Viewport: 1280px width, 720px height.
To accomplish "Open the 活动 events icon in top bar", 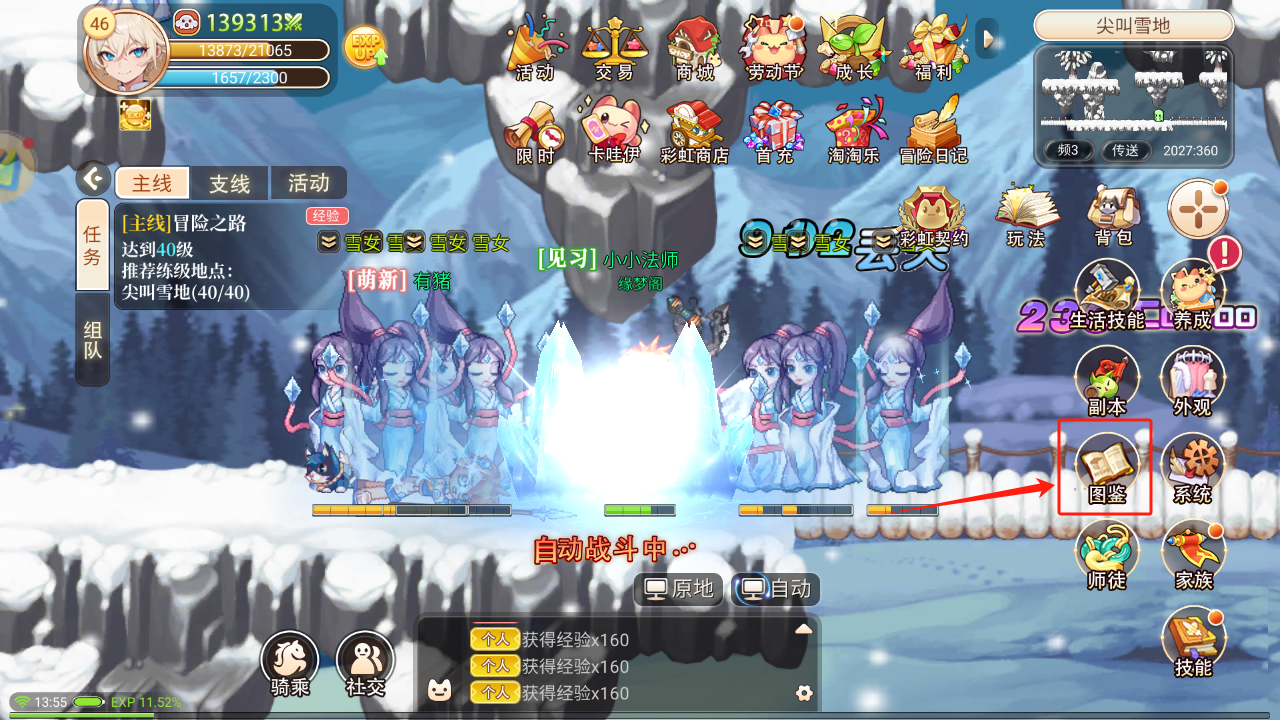I will [535, 48].
